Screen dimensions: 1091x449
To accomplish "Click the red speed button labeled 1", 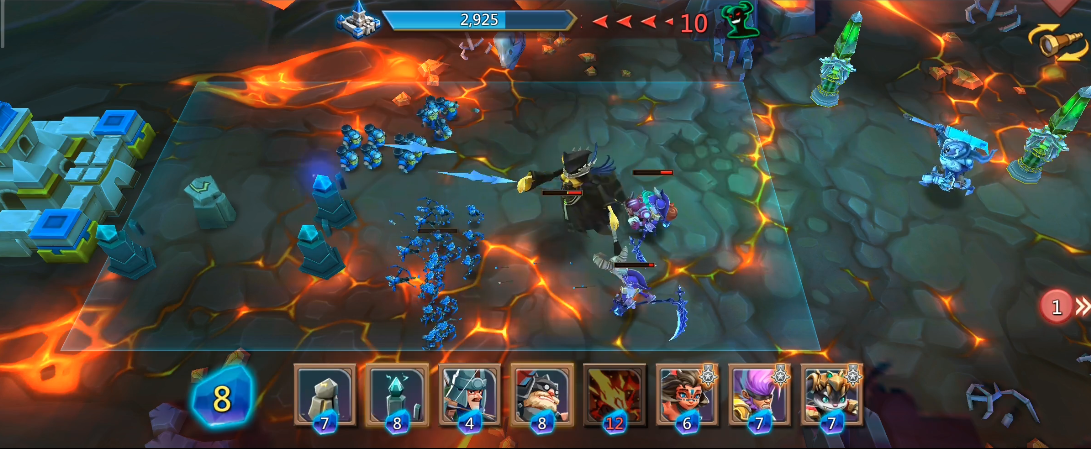I will coord(1057,306).
